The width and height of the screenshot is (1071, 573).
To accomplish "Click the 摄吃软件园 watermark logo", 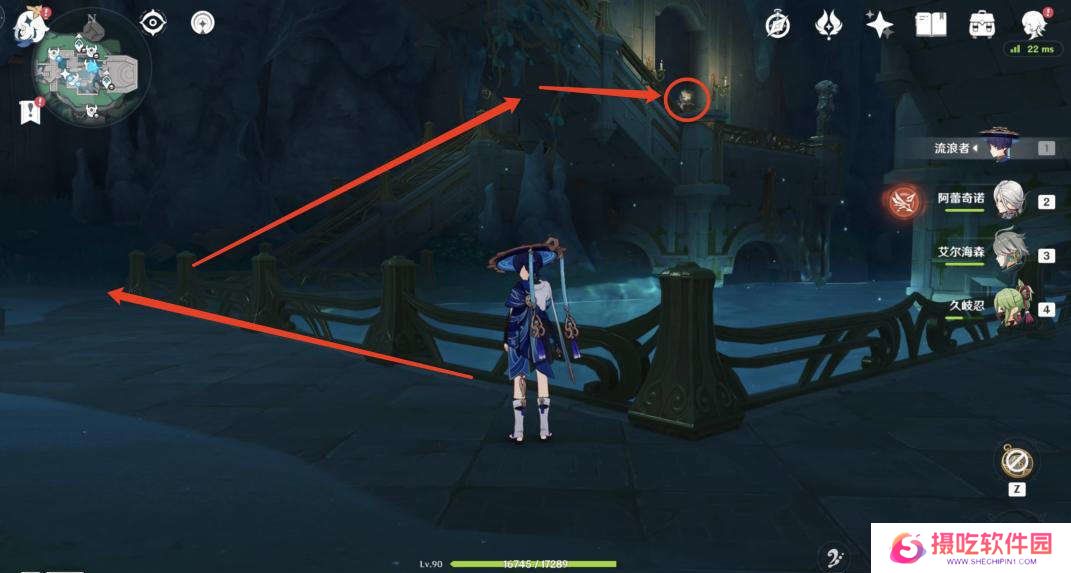I will click(970, 547).
